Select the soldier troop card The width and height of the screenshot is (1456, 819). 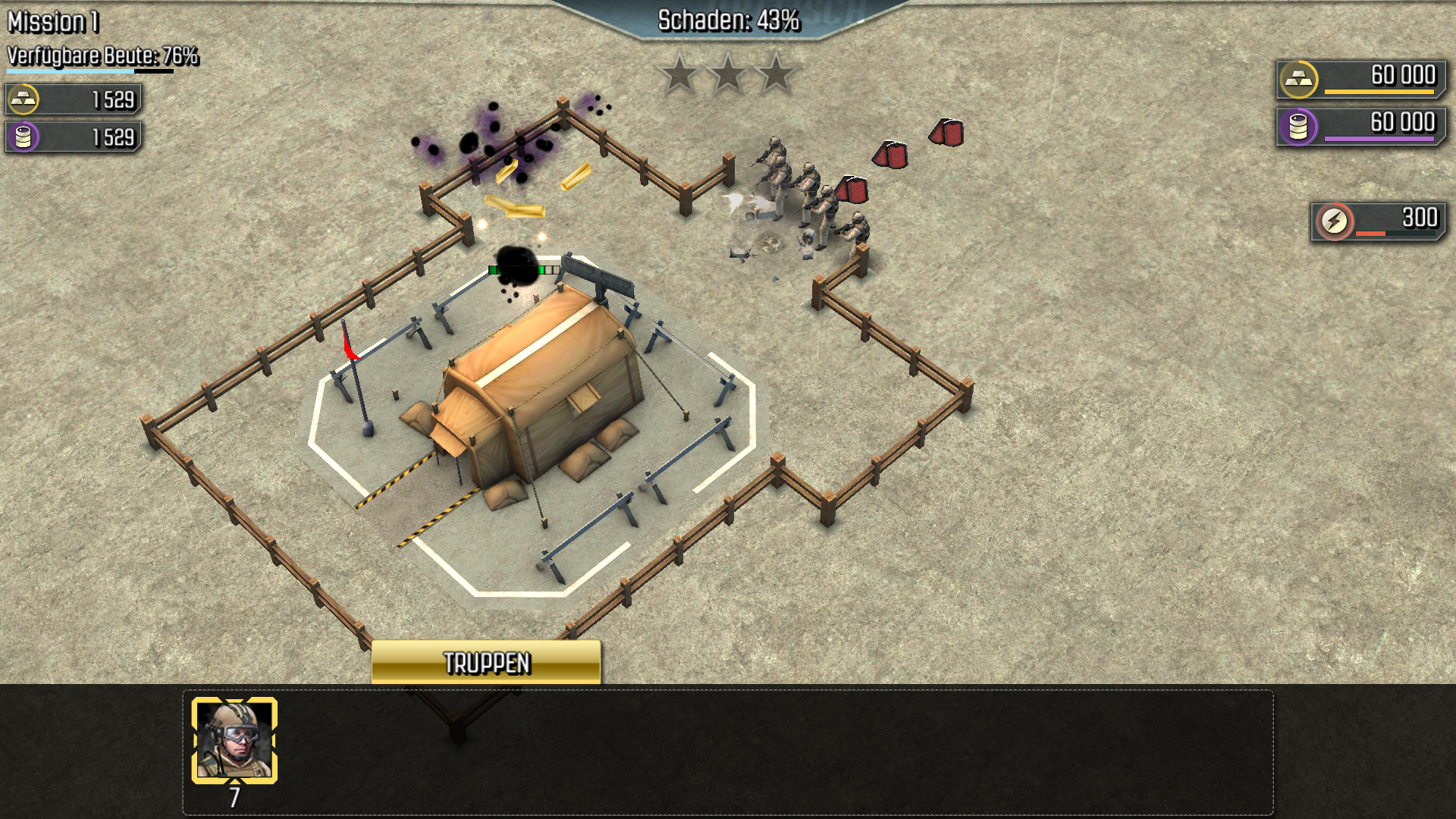pos(234,740)
